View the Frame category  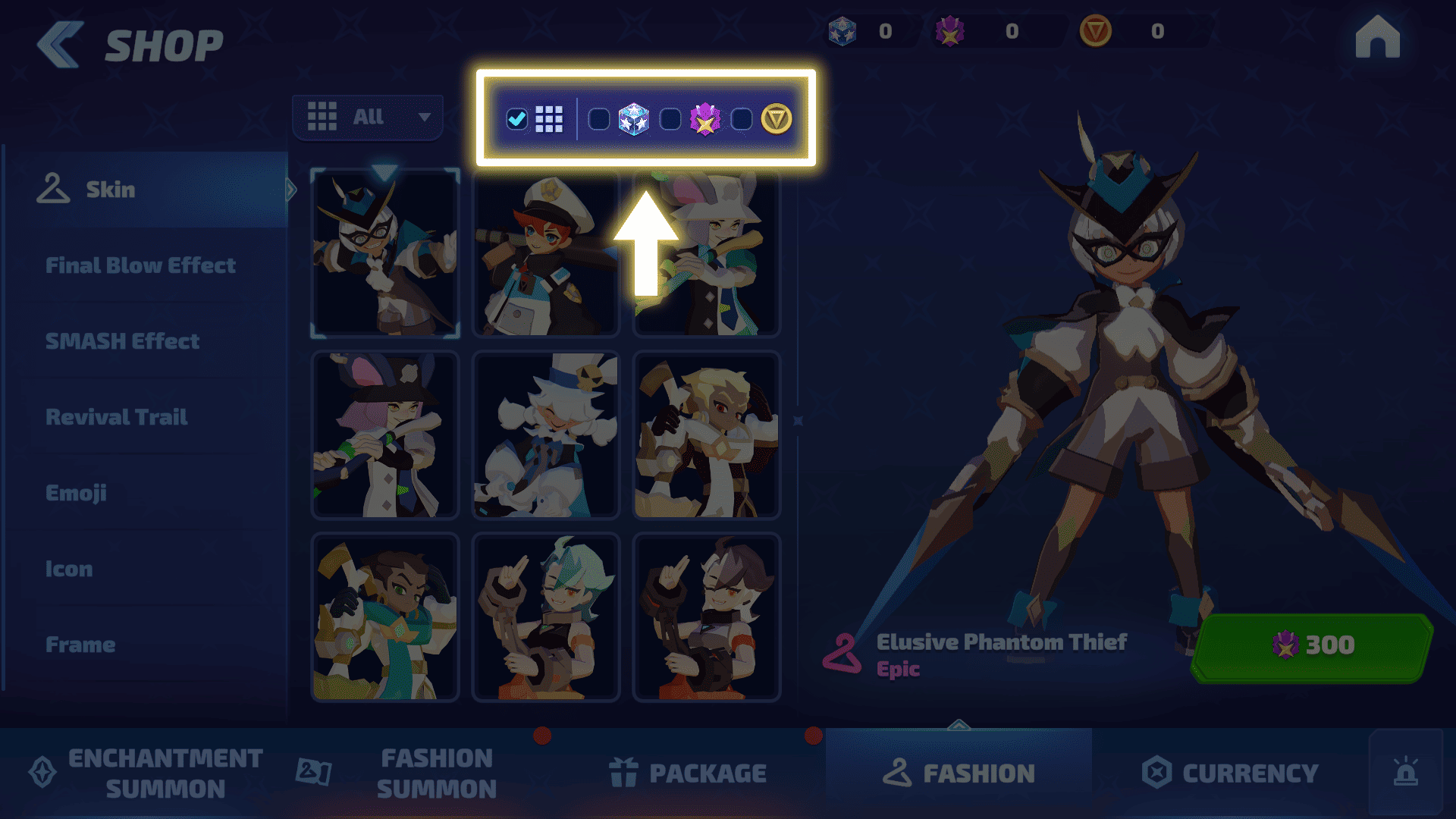click(x=80, y=645)
